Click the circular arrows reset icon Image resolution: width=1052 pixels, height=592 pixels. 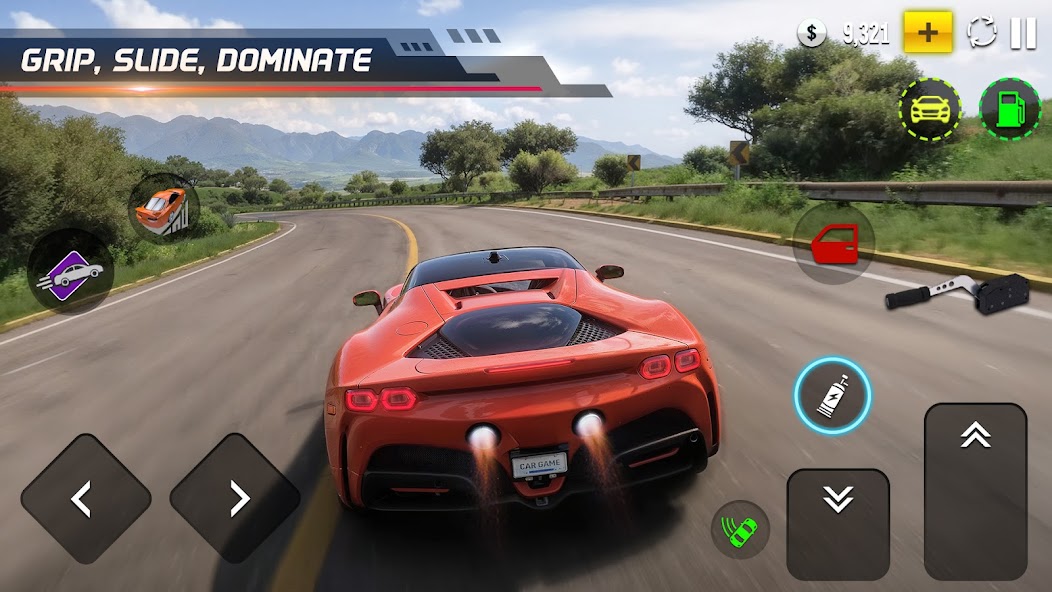982,33
